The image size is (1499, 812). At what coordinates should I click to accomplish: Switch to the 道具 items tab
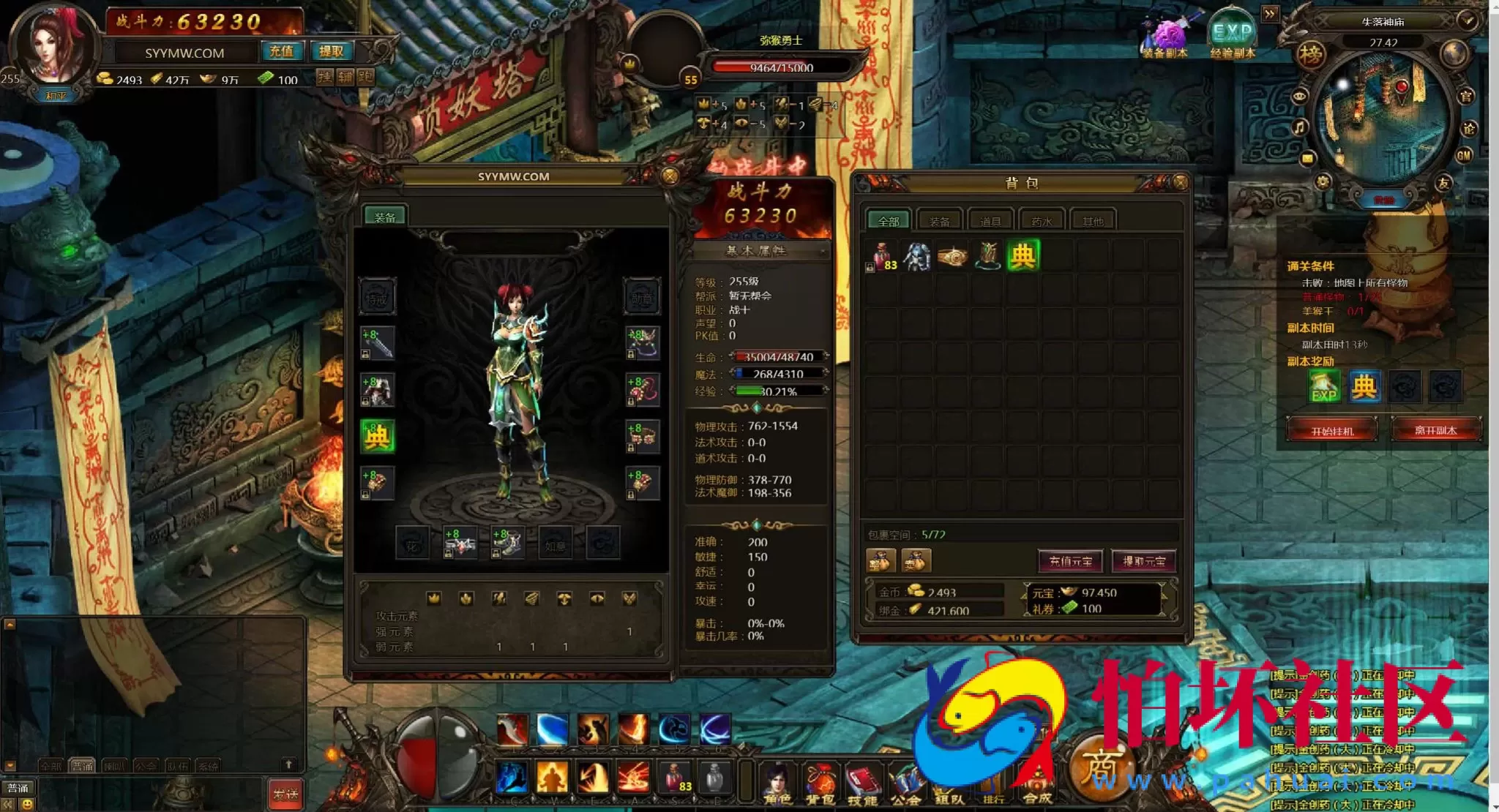coord(990,220)
